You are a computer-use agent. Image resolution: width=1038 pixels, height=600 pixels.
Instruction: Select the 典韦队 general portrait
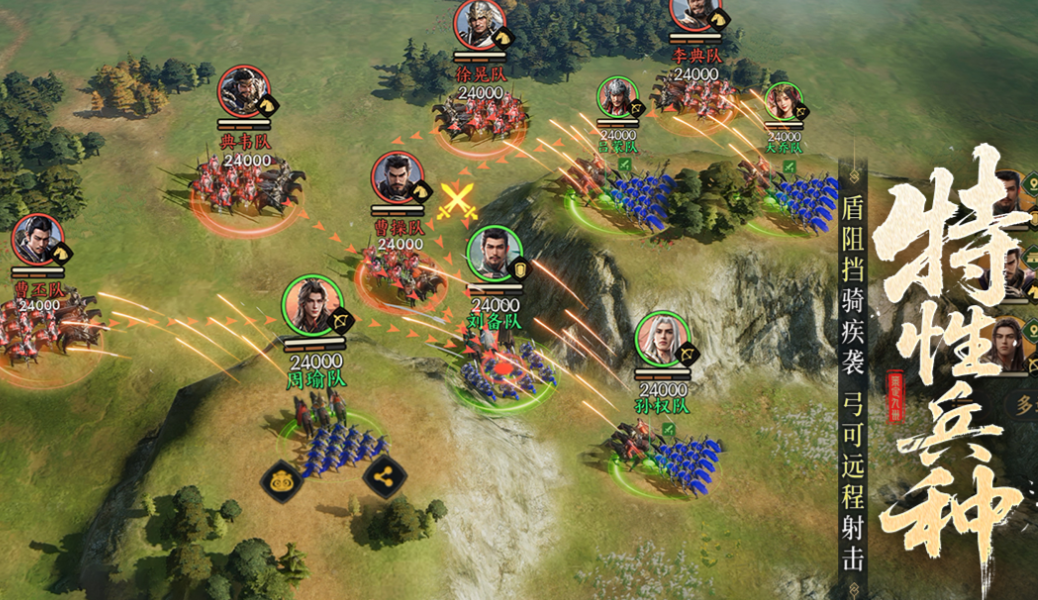[x=245, y=93]
